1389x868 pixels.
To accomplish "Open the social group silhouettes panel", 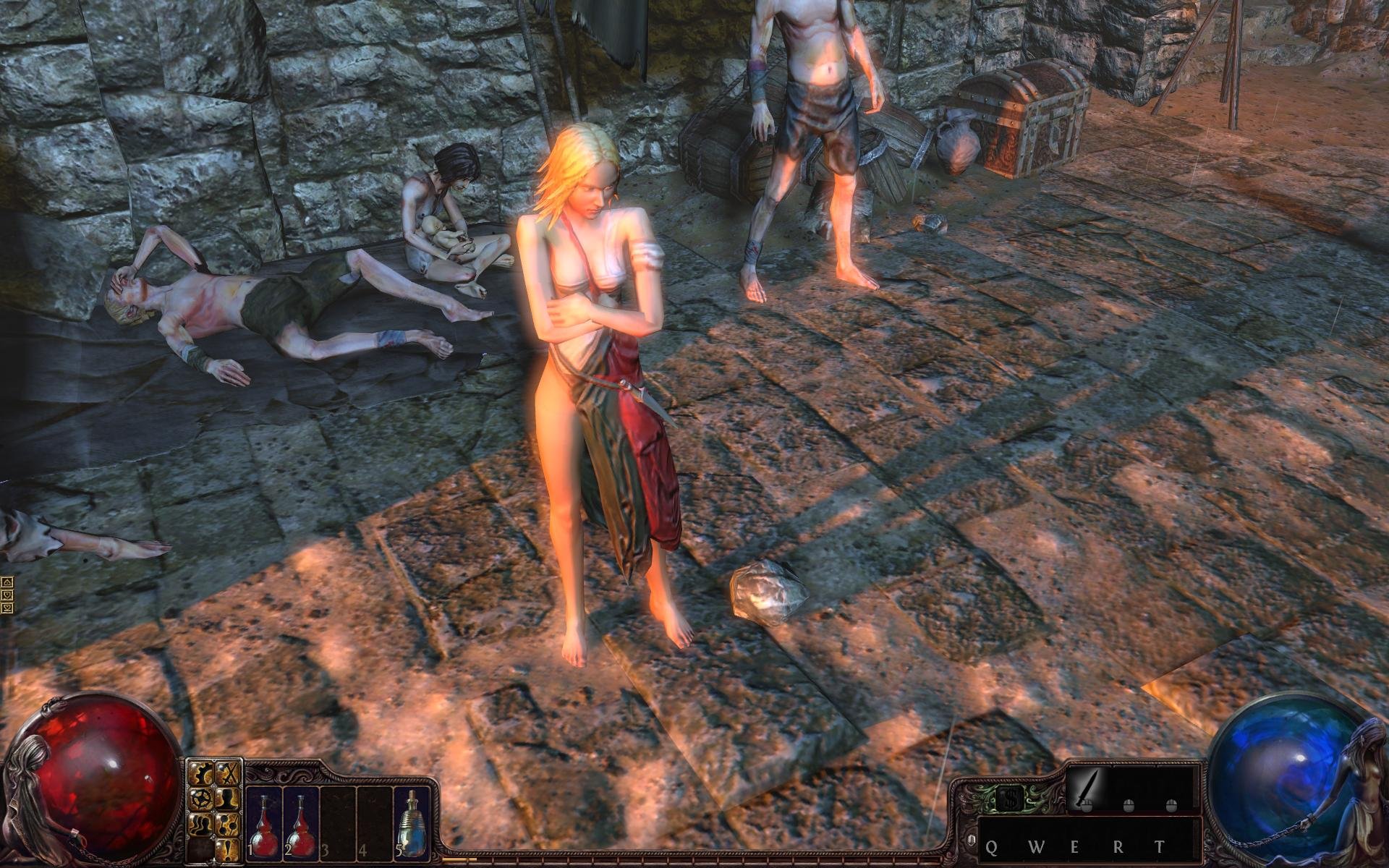I will click(x=200, y=825).
